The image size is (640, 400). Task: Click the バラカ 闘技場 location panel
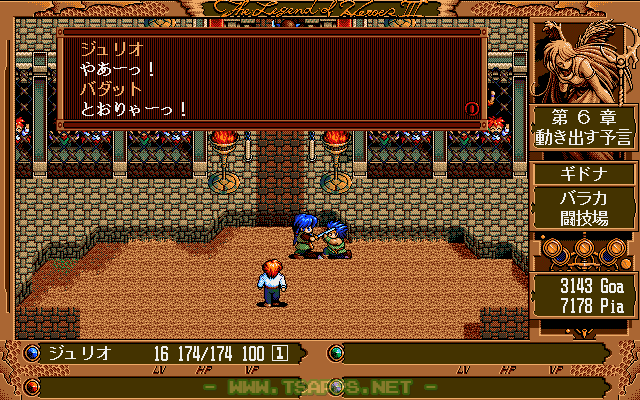click(x=585, y=207)
